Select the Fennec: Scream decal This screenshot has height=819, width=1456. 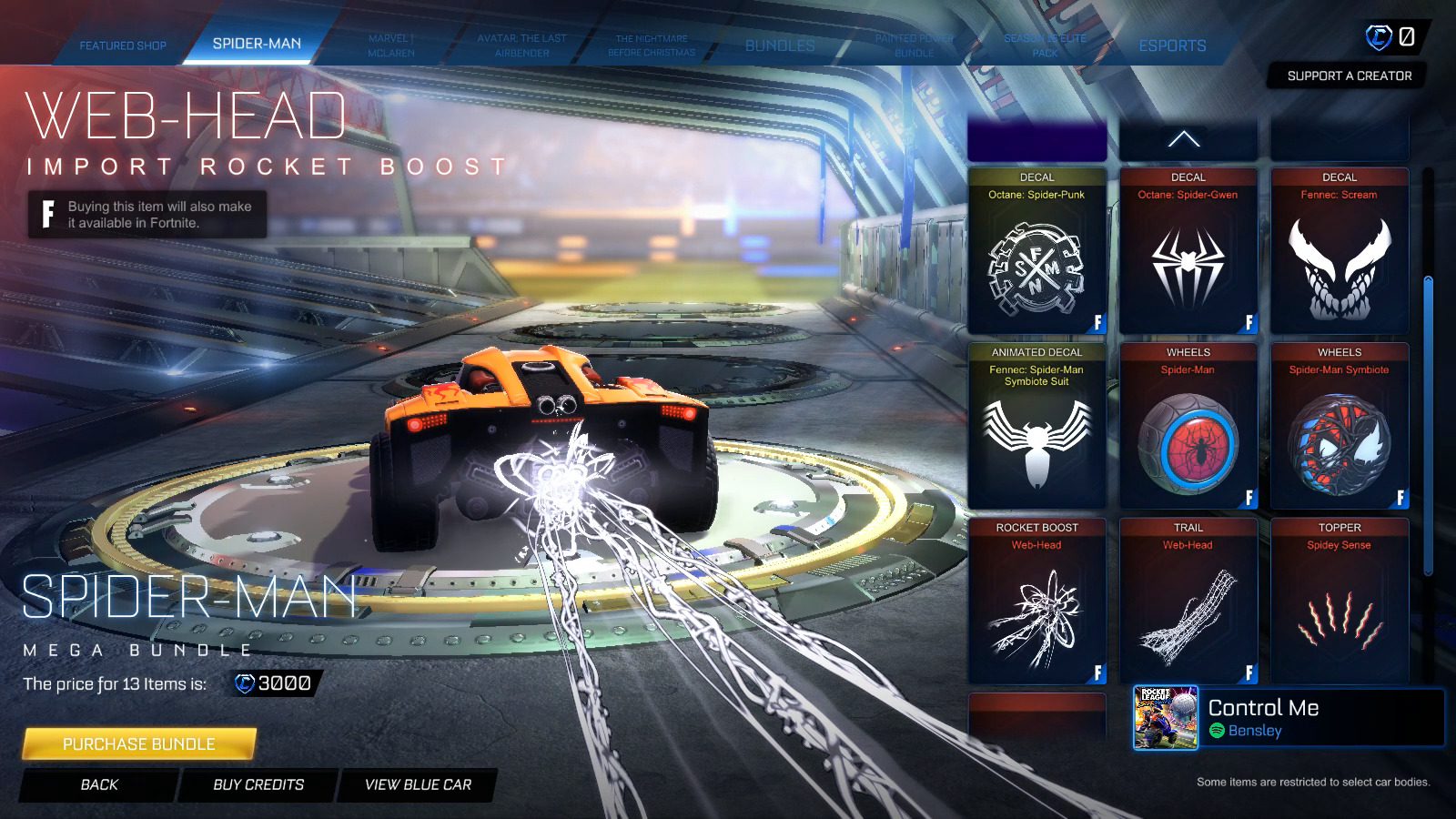[1340, 252]
